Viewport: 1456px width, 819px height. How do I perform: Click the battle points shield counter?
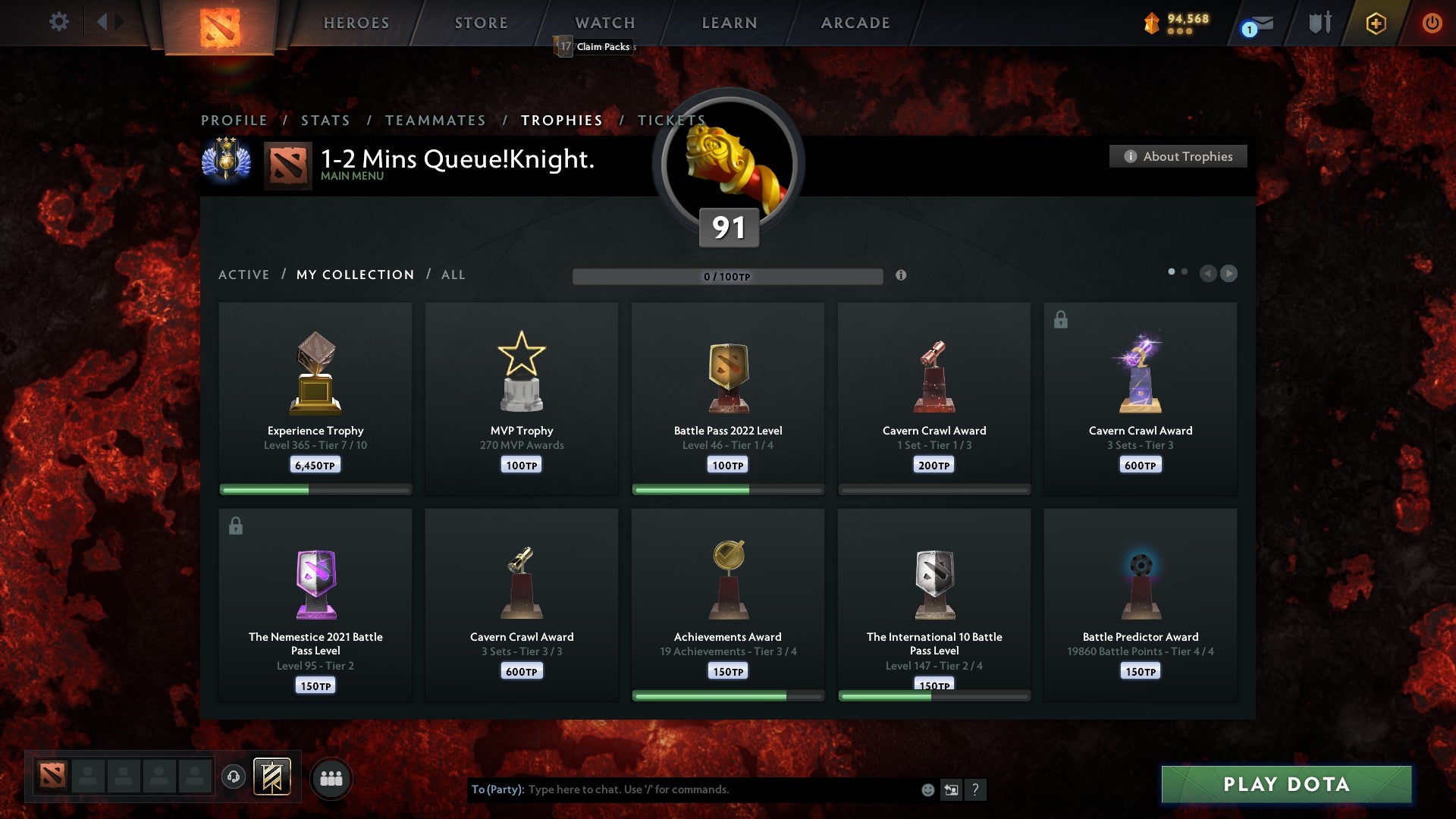tap(1172, 23)
